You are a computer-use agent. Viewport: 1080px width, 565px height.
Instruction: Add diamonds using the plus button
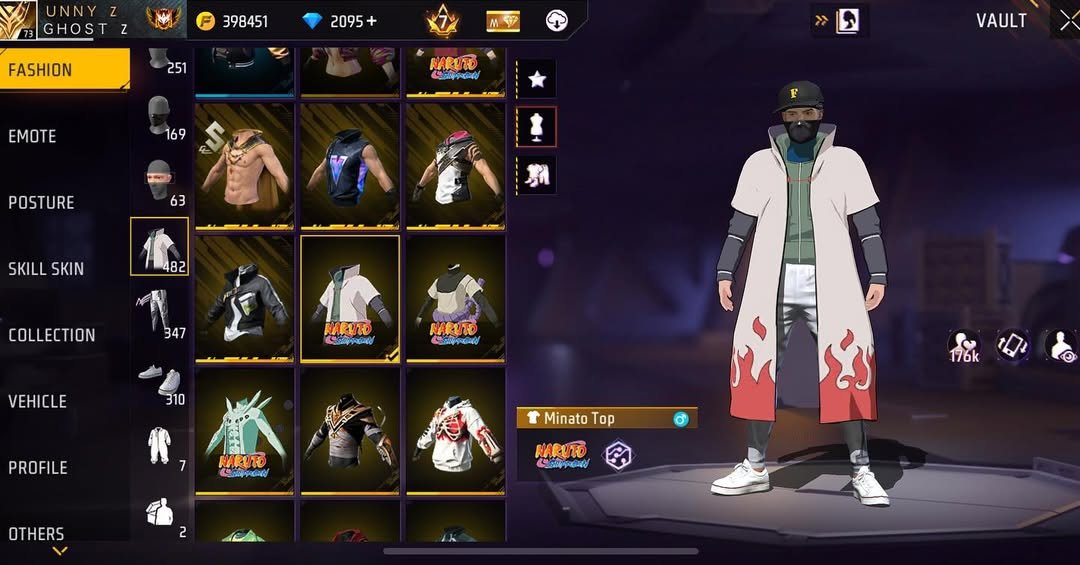[x=372, y=21]
